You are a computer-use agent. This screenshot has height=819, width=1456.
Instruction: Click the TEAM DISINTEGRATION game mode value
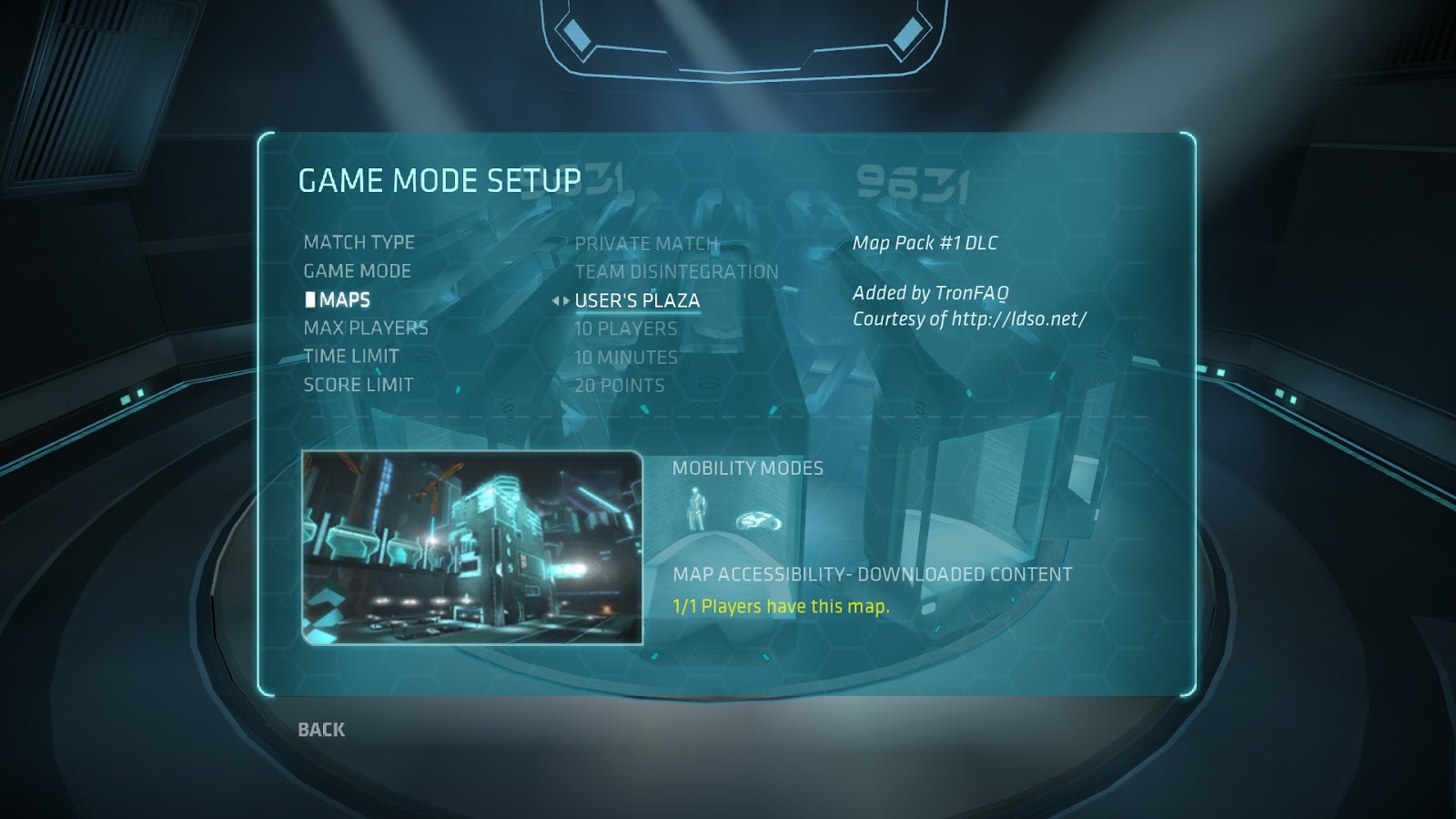point(676,270)
